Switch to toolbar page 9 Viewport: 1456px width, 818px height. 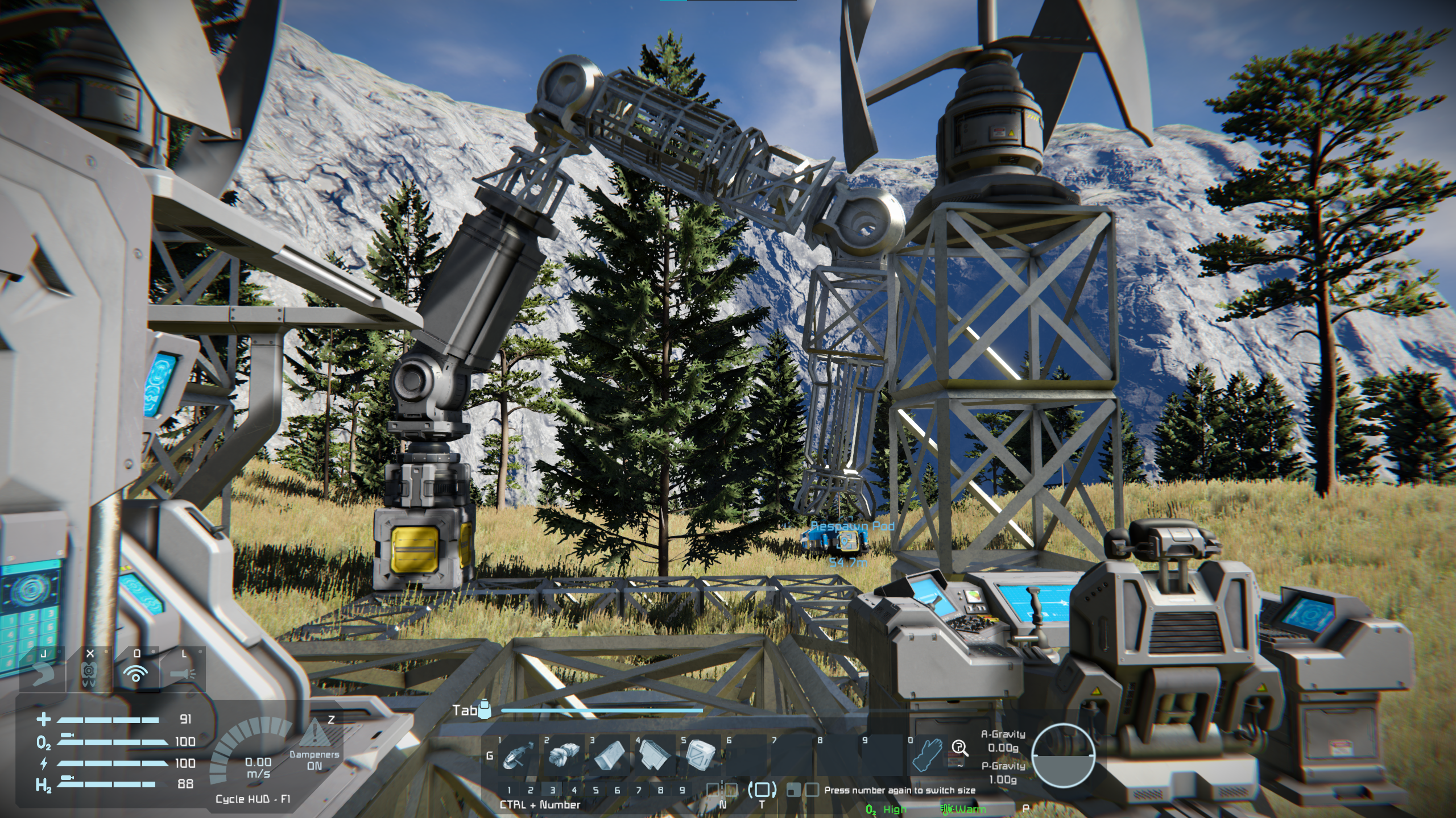[682, 790]
